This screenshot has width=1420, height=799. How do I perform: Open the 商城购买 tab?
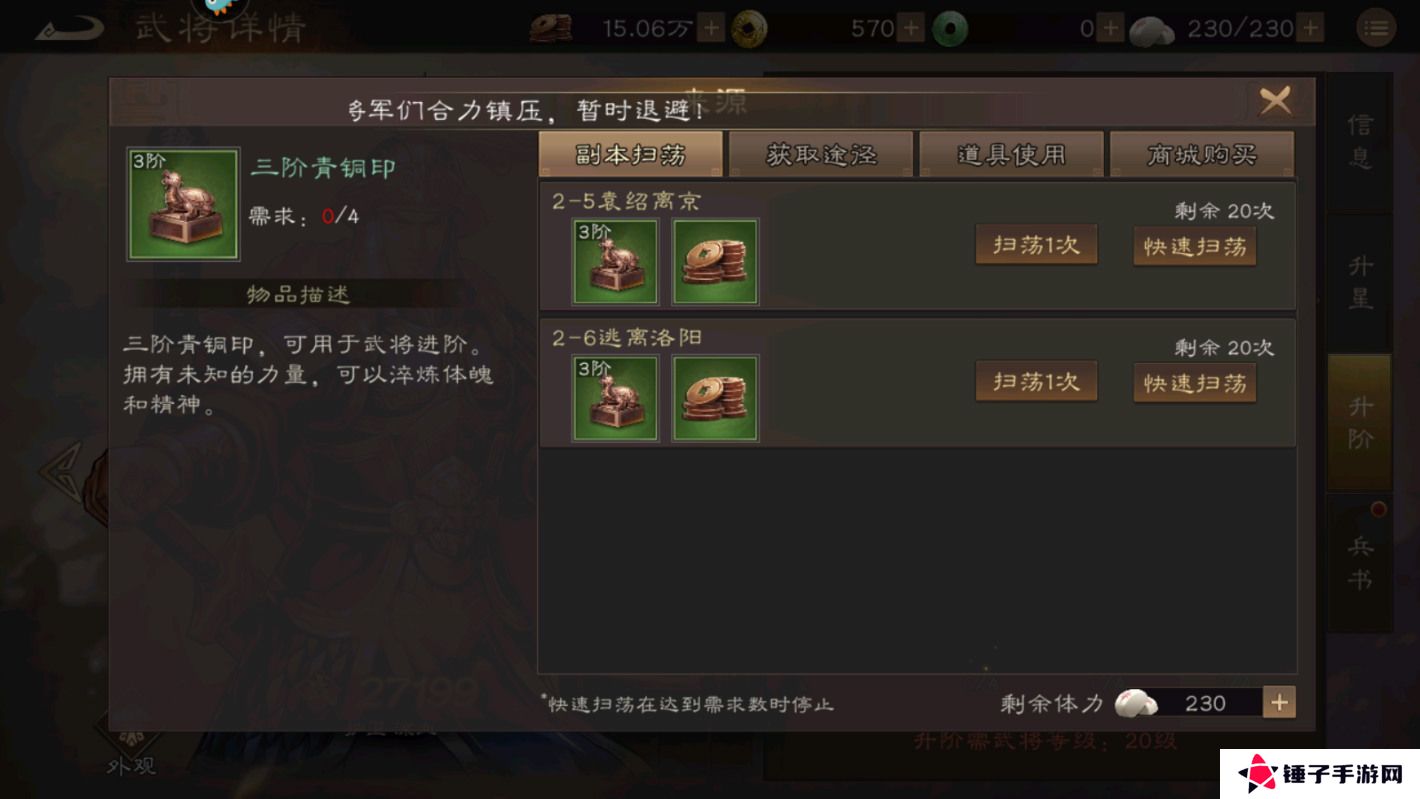point(1202,153)
